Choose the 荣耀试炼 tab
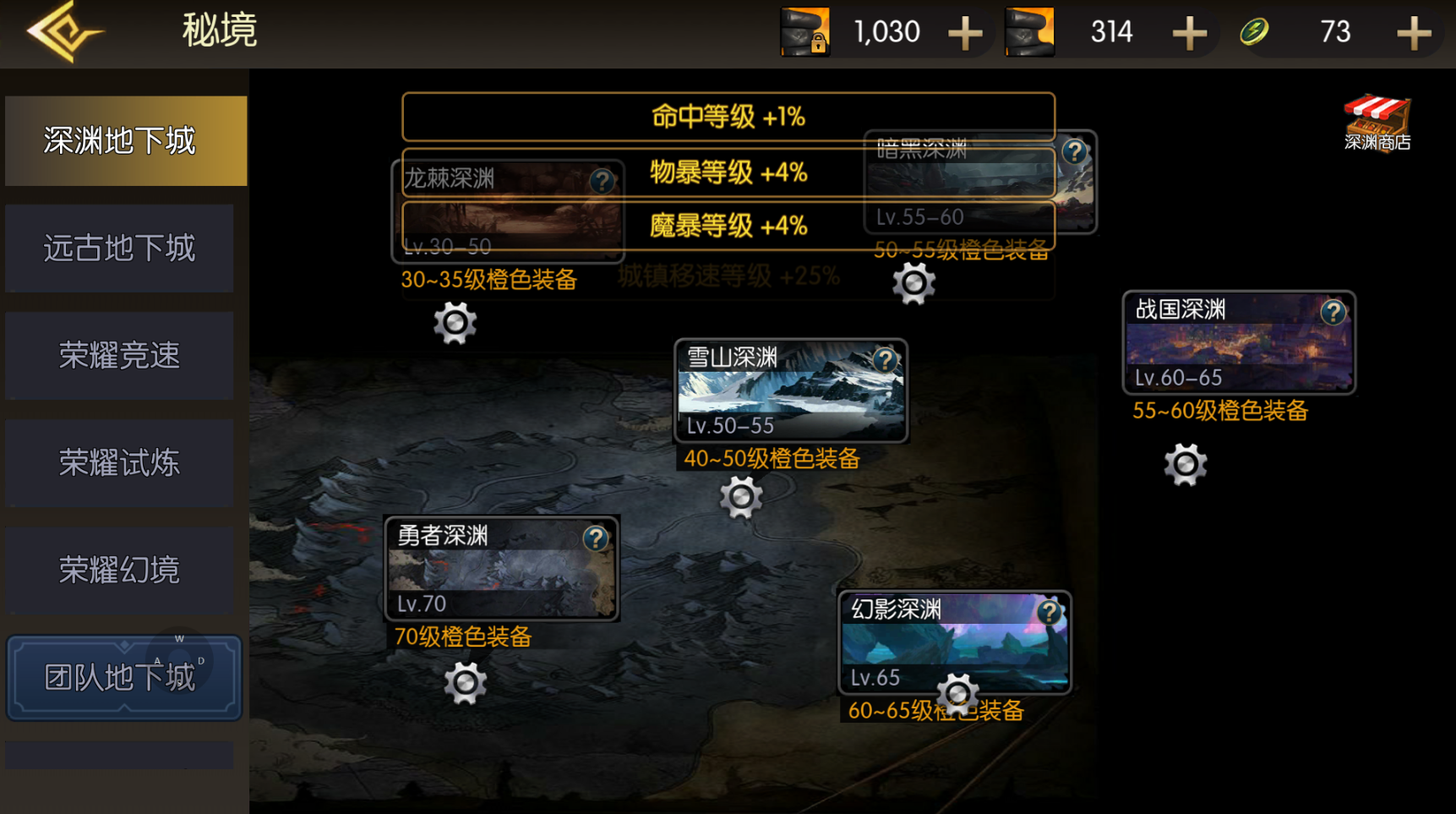The height and width of the screenshot is (814, 1456). pos(119,463)
